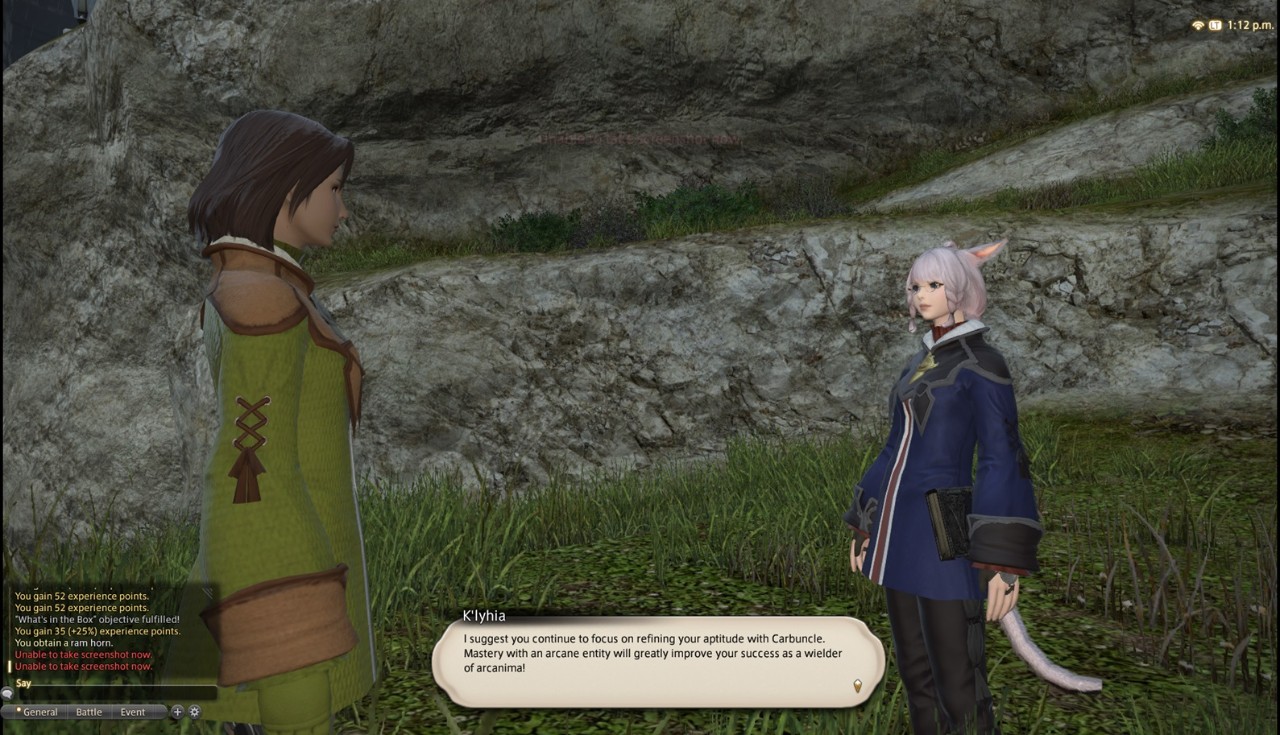
Task: Switch to the General chat tab
Action: [39, 712]
